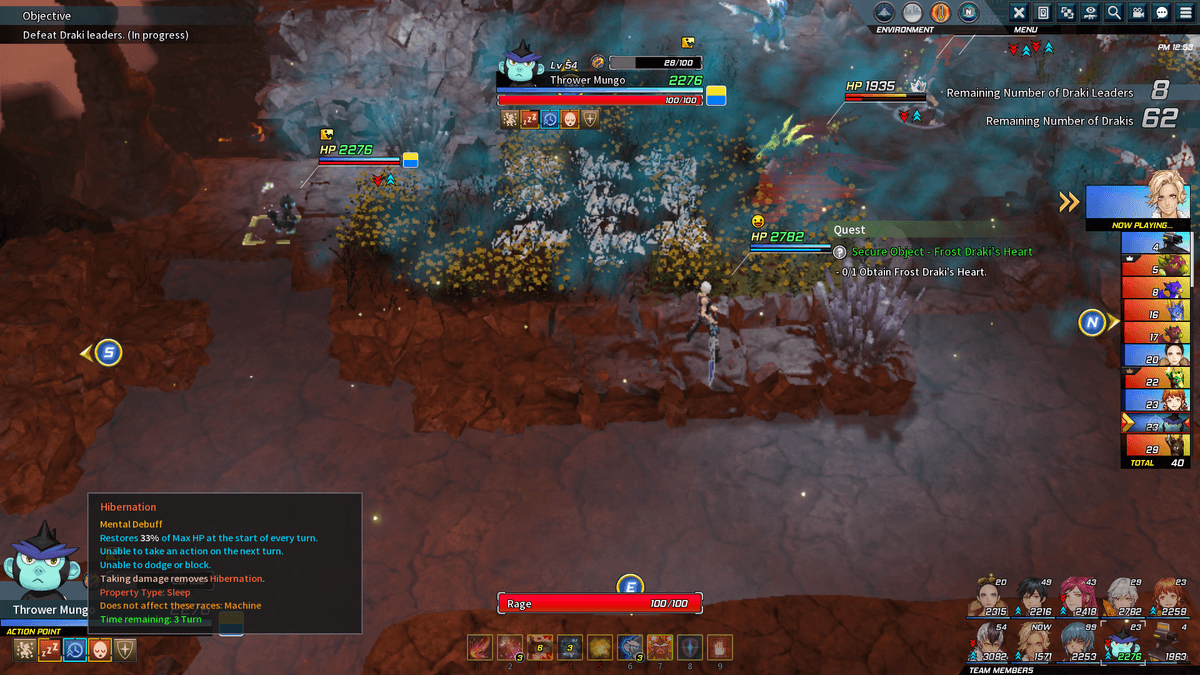Select the open hand ability in slot 9
The image size is (1200, 675).
(x=720, y=646)
